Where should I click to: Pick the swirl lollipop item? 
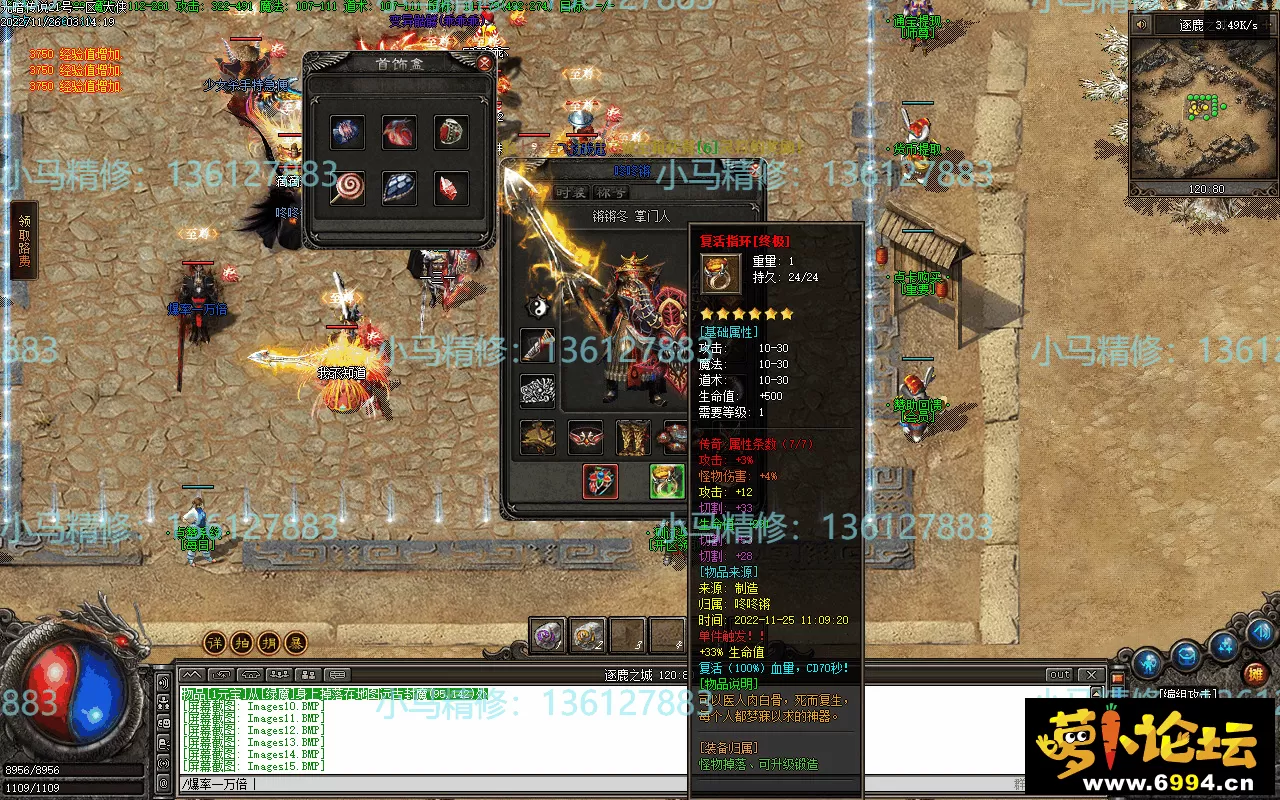[347, 187]
